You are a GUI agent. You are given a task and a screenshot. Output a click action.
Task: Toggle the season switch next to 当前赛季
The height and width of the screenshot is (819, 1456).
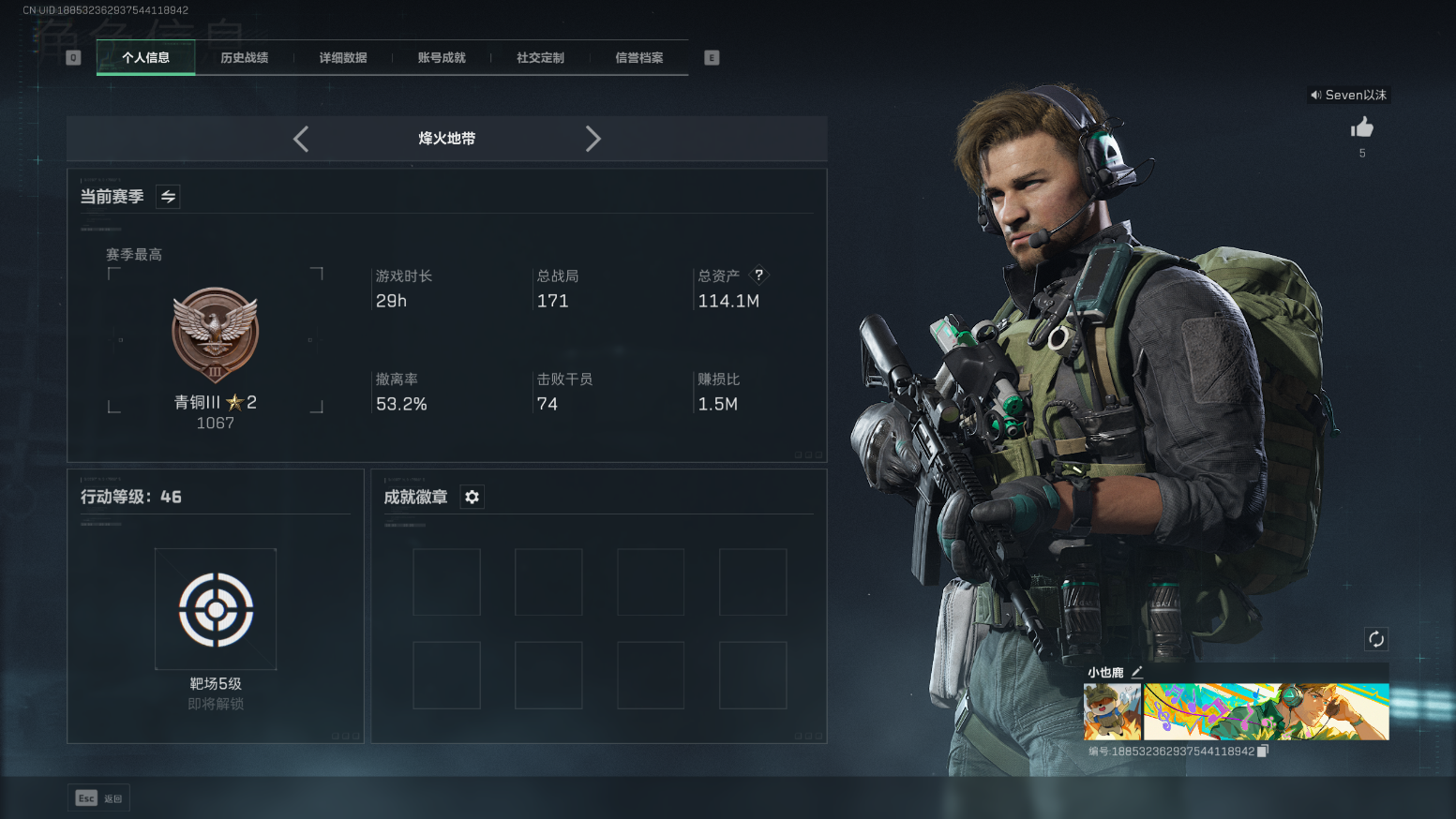168,197
